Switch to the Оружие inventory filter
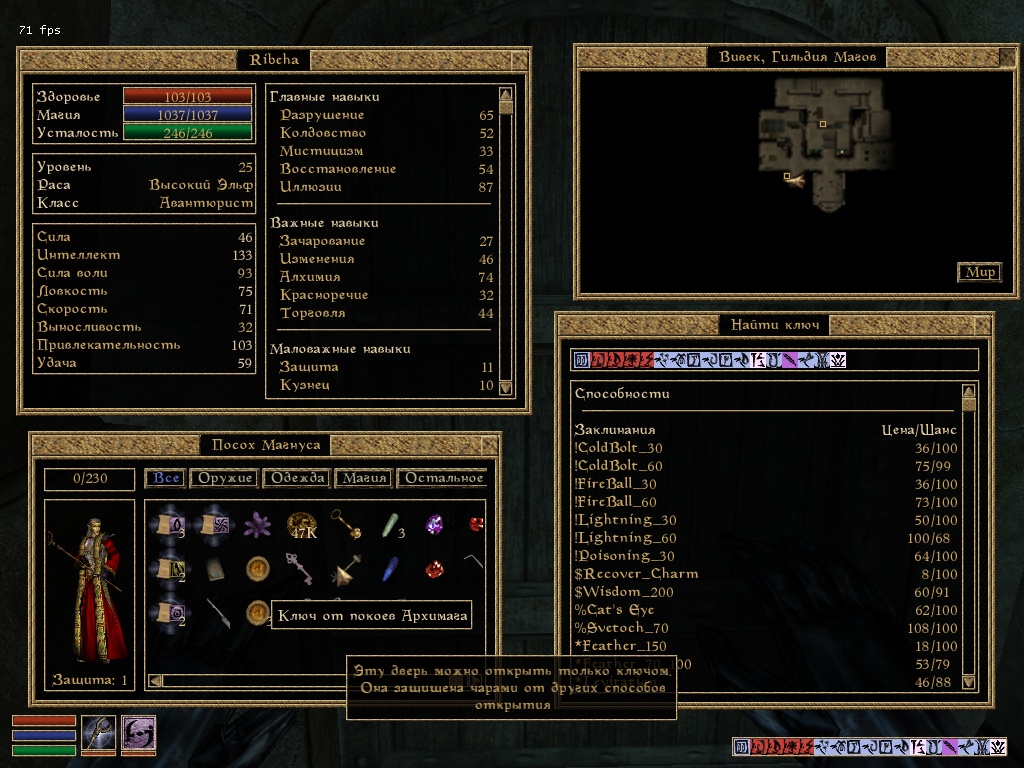1024x768 pixels. coord(226,478)
